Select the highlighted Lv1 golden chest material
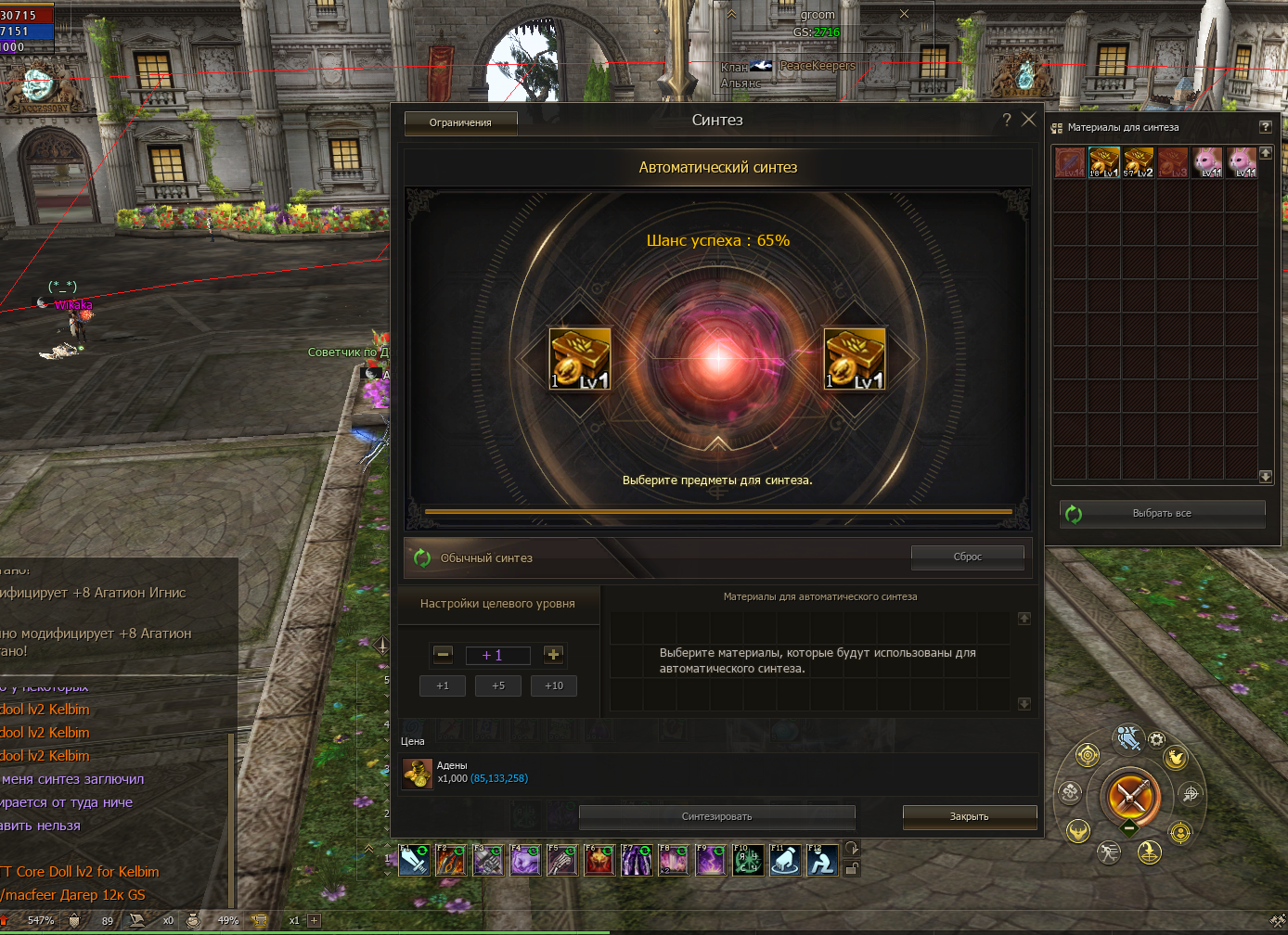This screenshot has height=935, width=1288. click(x=1103, y=162)
